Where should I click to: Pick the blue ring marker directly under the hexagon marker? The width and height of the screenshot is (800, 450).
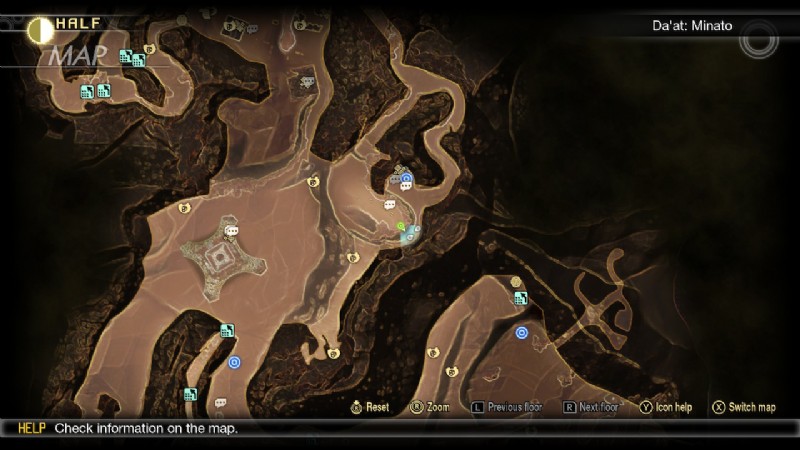(x=521, y=332)
